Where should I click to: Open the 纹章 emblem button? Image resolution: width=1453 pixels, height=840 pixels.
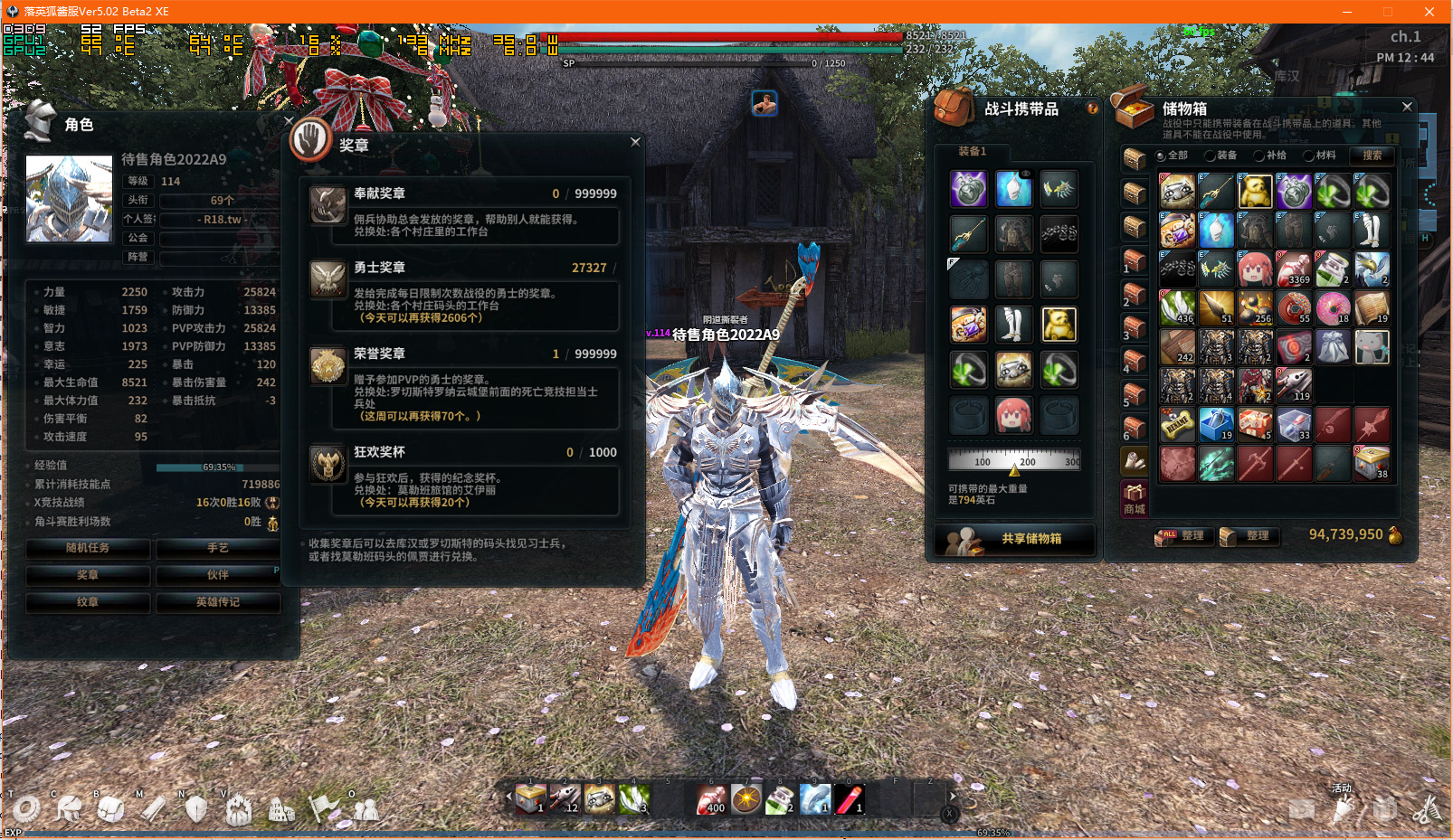(88, 602)
